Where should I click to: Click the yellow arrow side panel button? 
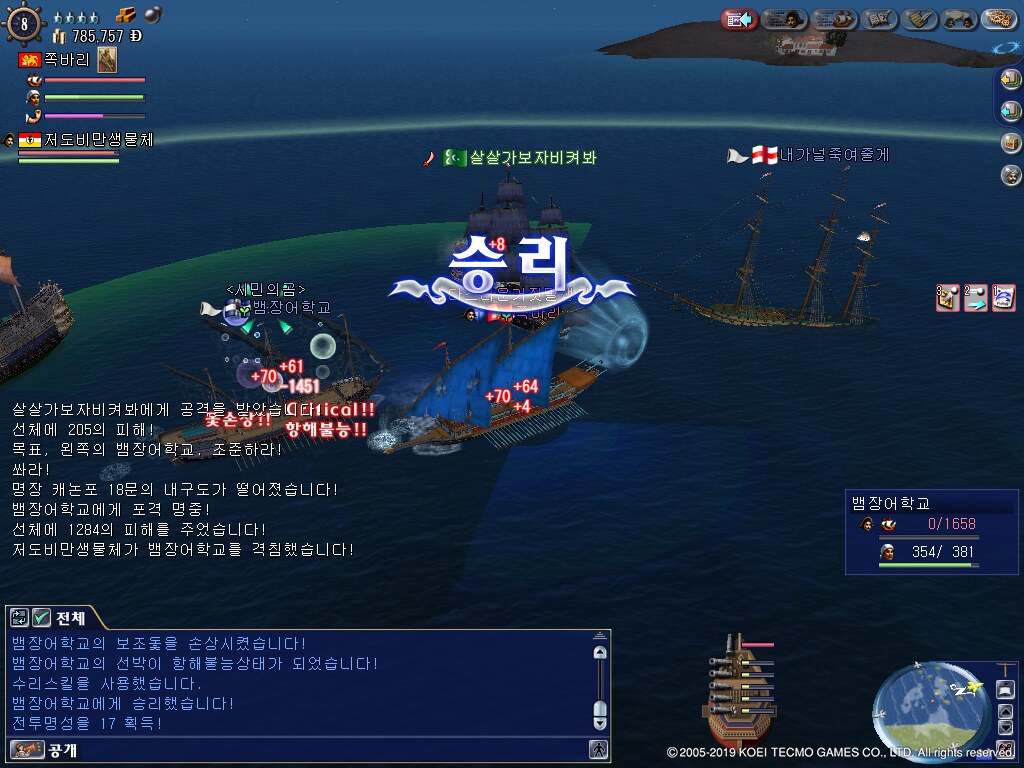1010,80
